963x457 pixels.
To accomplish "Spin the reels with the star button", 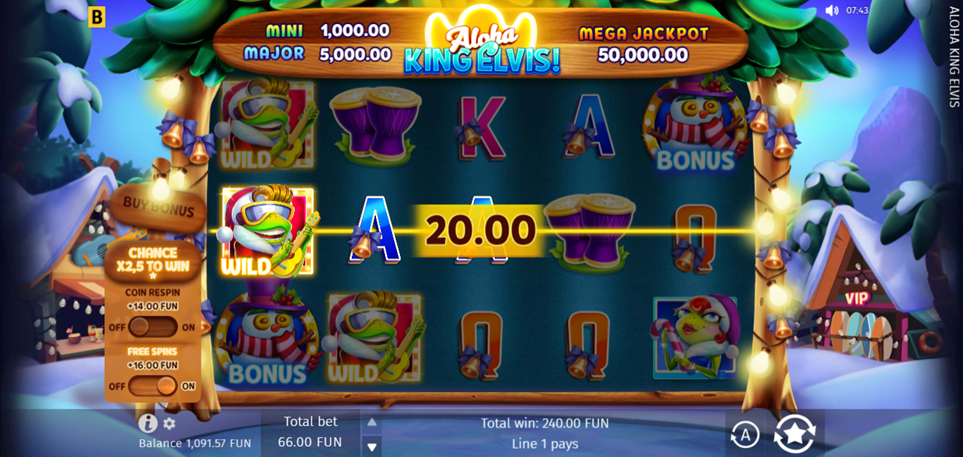I will [795, 434].
